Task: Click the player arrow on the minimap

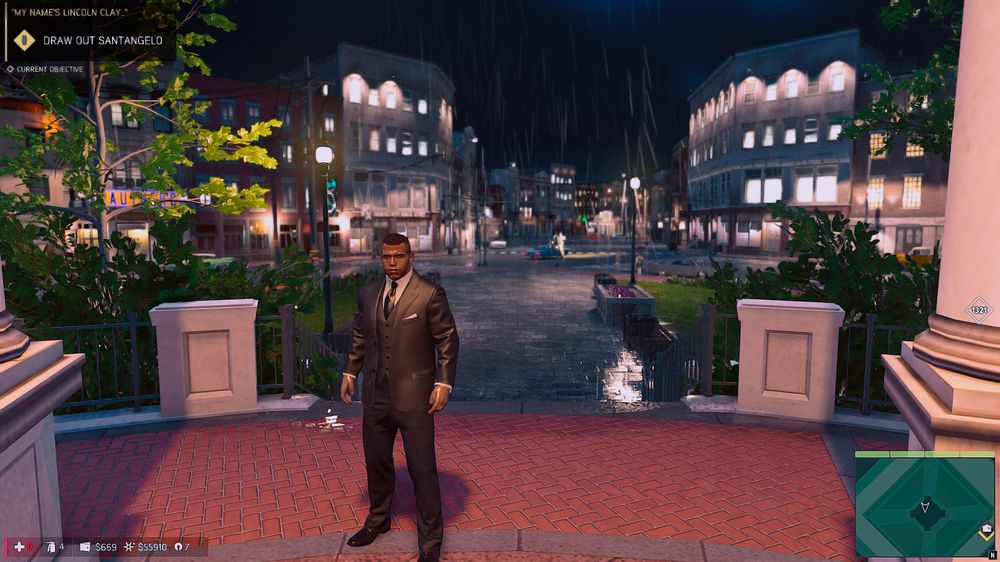Action: click(924, 509)
